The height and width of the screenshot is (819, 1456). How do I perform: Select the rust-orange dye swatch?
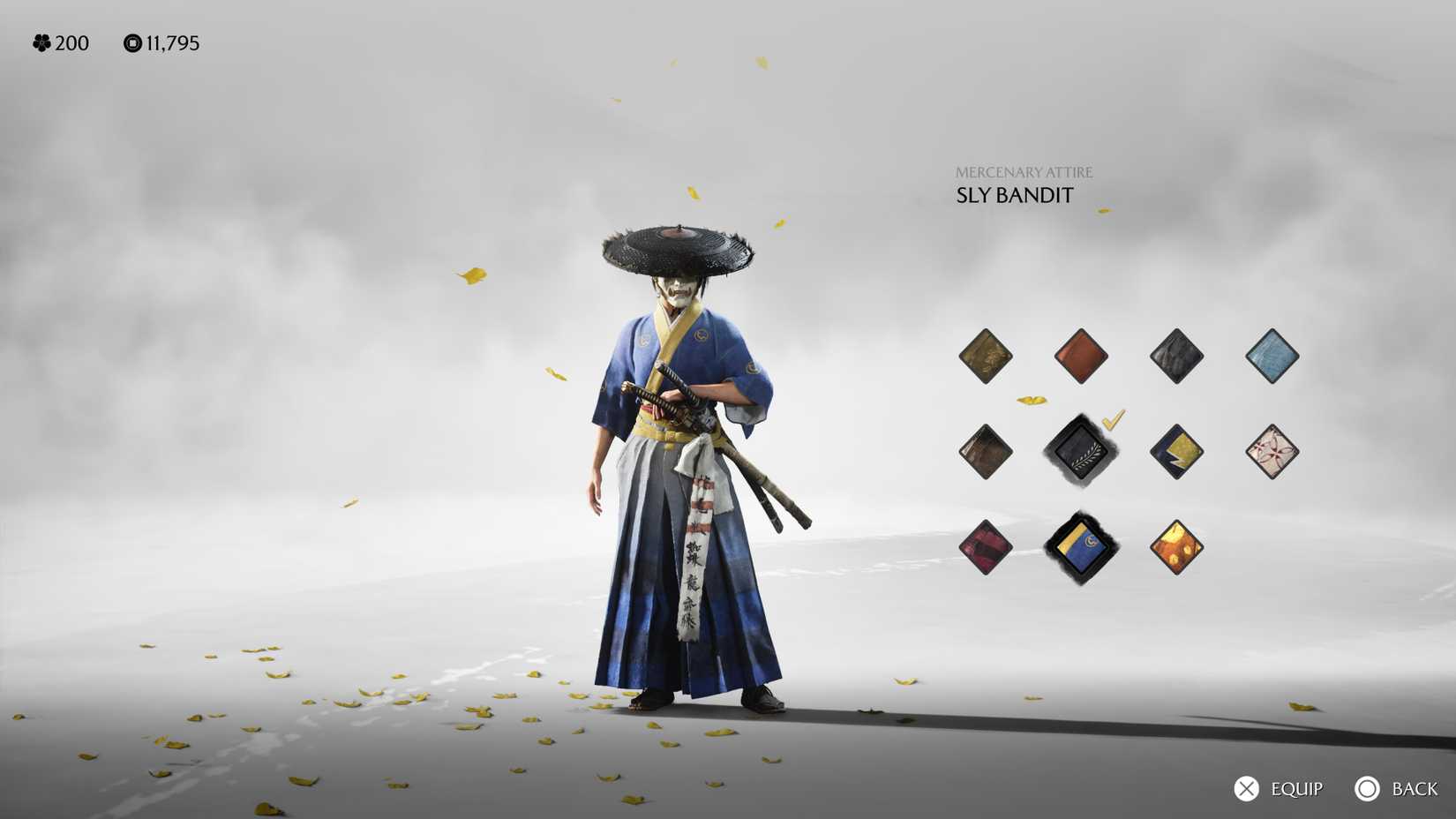pyautogui.click(x=1082, y=357)
